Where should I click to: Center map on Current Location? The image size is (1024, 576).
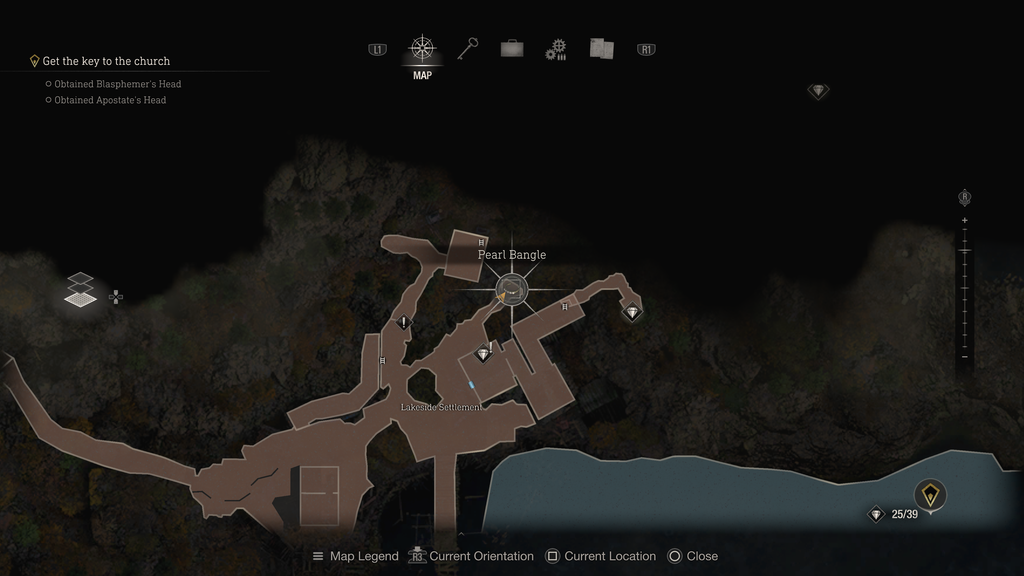[600, 556]
